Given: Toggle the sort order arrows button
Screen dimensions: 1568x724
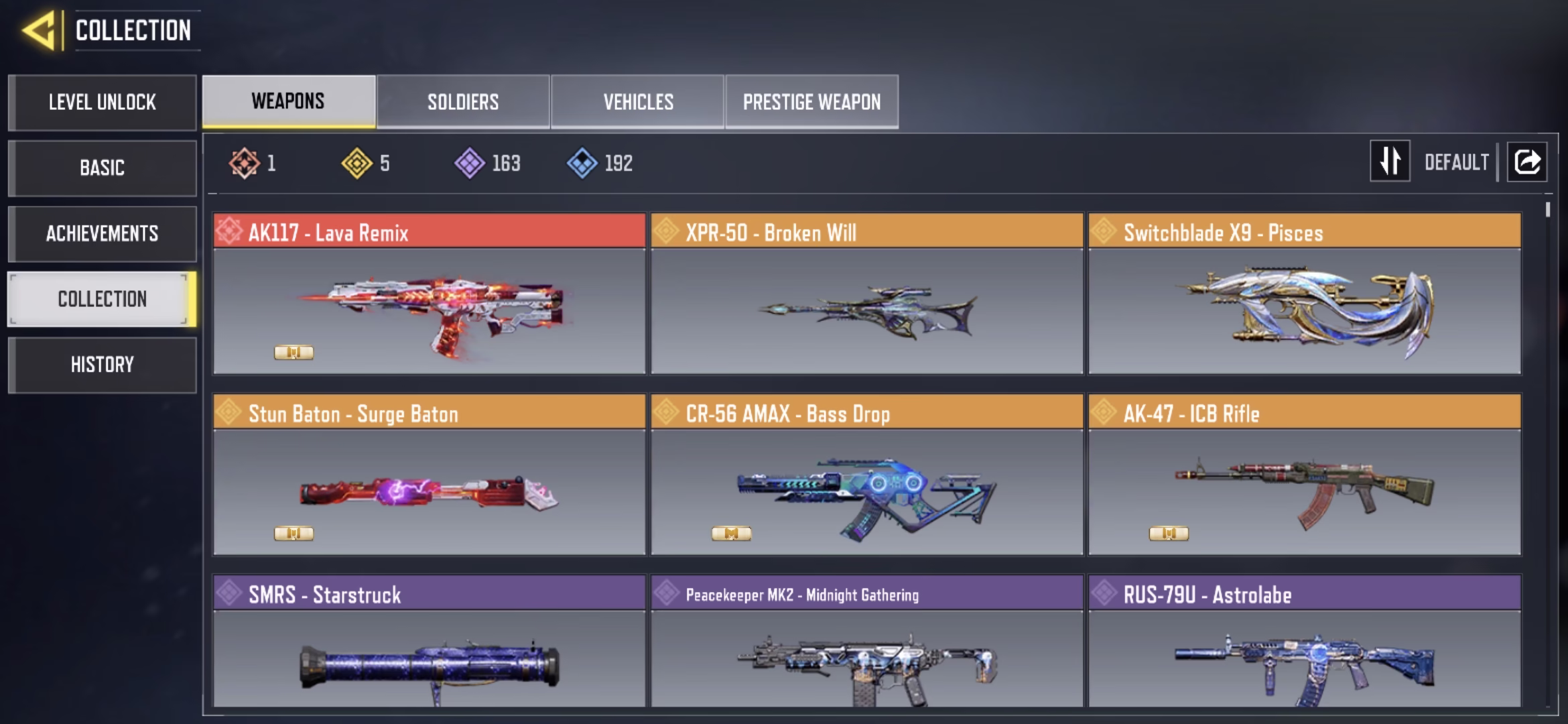Looking at the screenshot, I should [1390, 162].
